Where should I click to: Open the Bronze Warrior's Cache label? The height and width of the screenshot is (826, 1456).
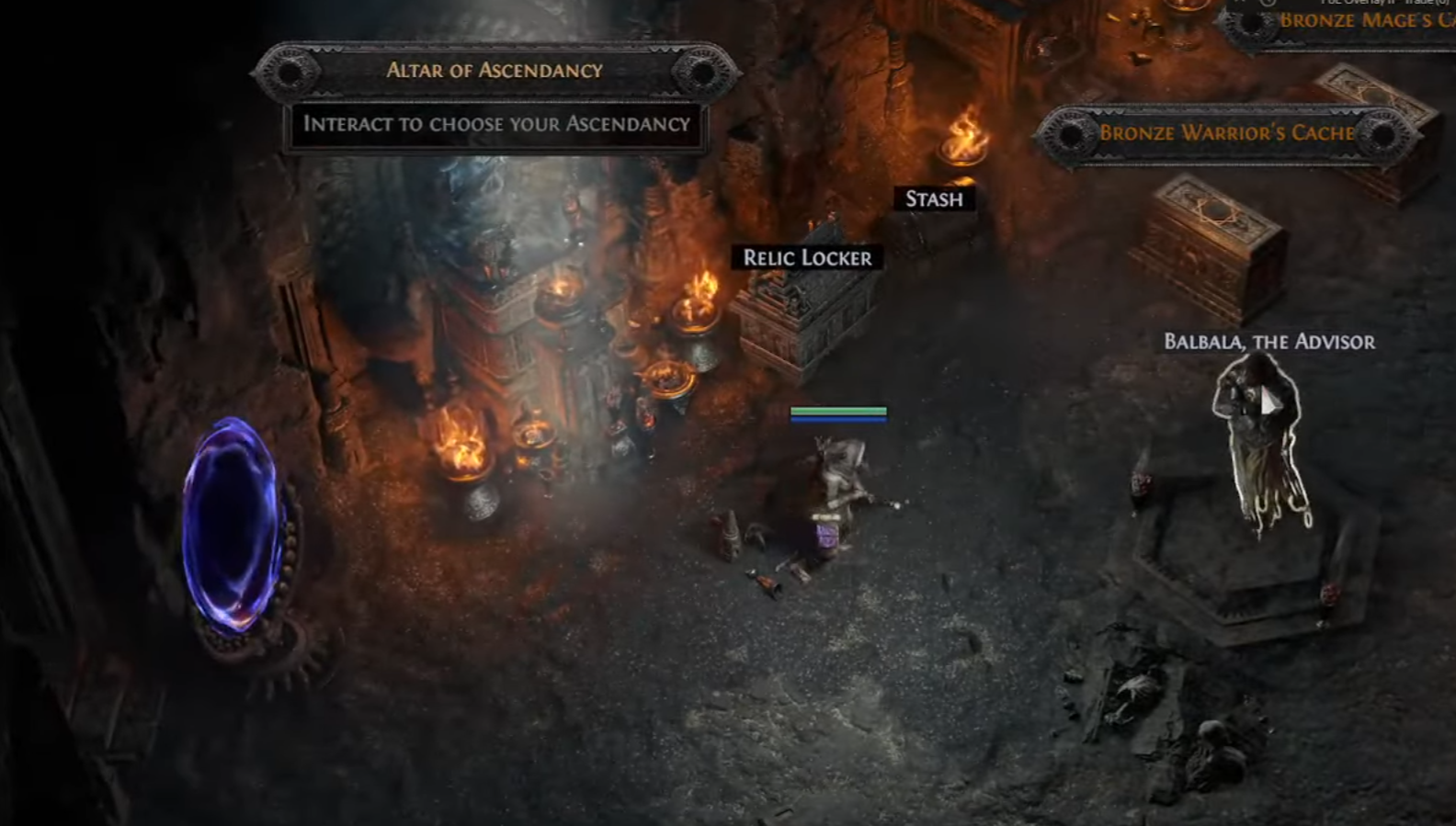pos(1226,133)
